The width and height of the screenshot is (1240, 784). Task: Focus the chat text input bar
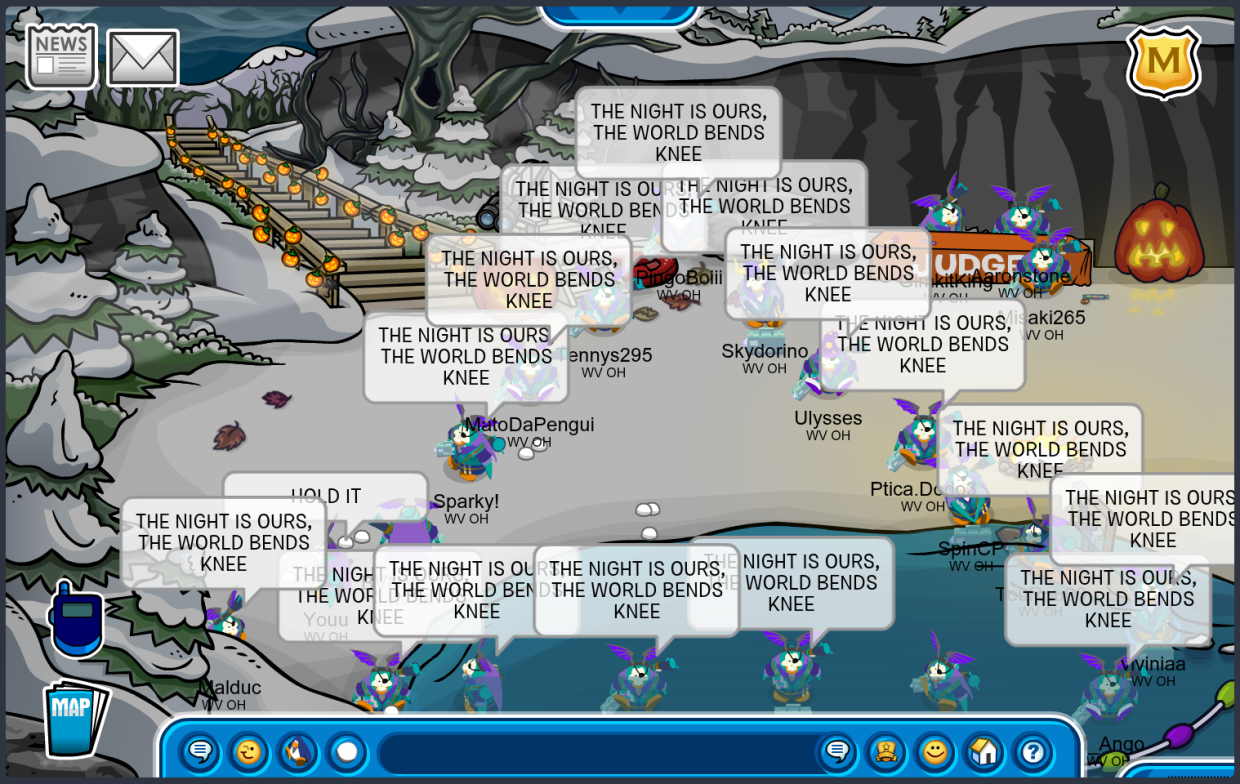click(x=595, y=752)
